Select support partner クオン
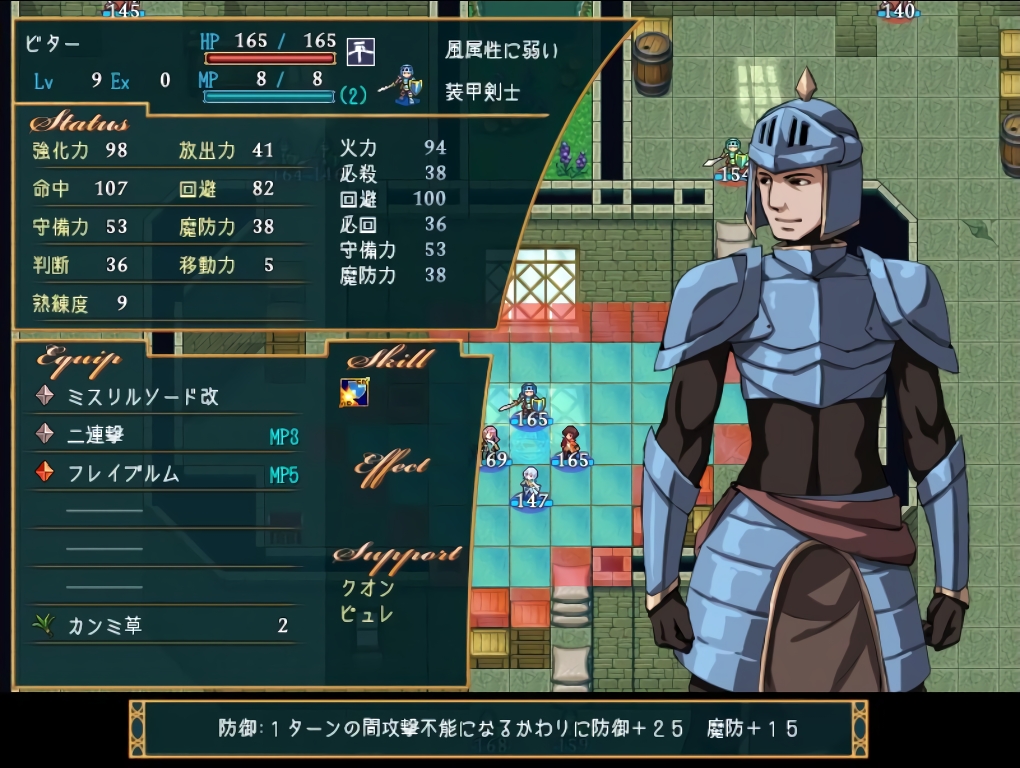 [x=367, y=588]
